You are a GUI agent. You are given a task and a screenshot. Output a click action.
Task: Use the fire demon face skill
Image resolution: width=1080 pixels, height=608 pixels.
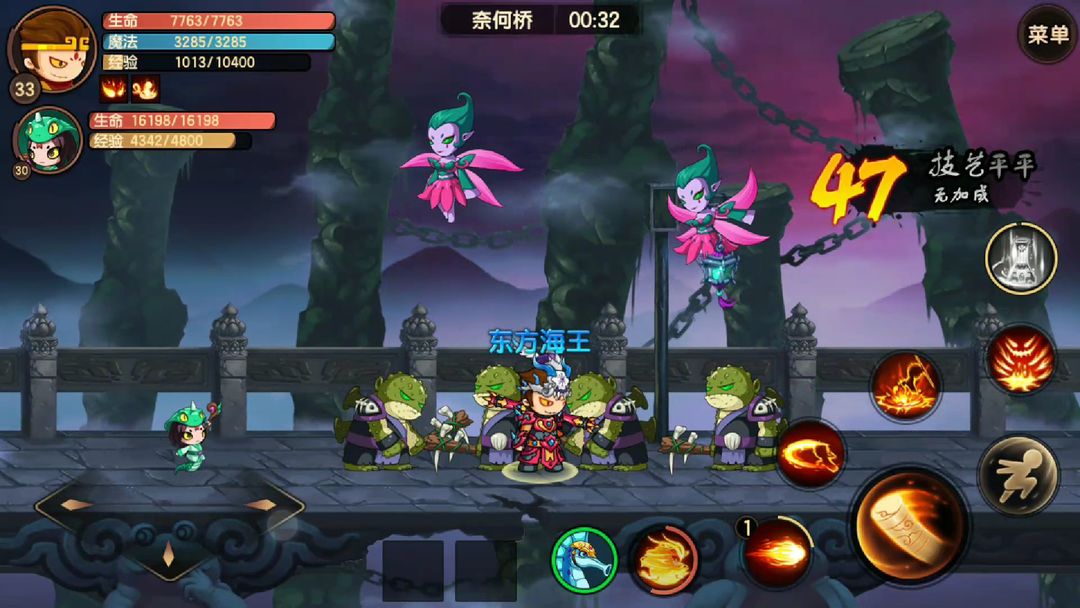click(1021, 360)
